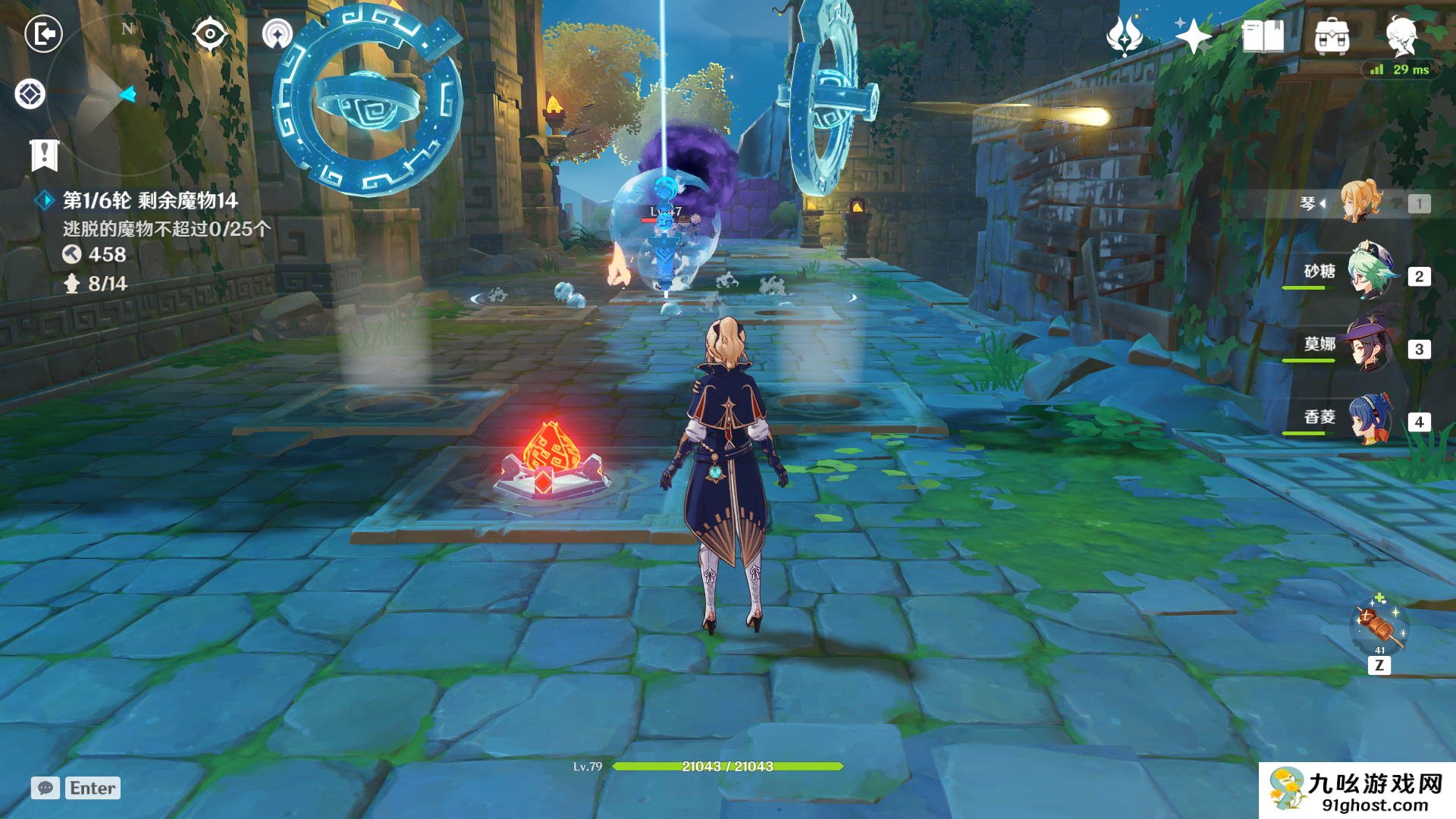The image size is (1456, 819).
Task: Toggle the eye-shaped elemental sight icon
Action: click(209, 34)
